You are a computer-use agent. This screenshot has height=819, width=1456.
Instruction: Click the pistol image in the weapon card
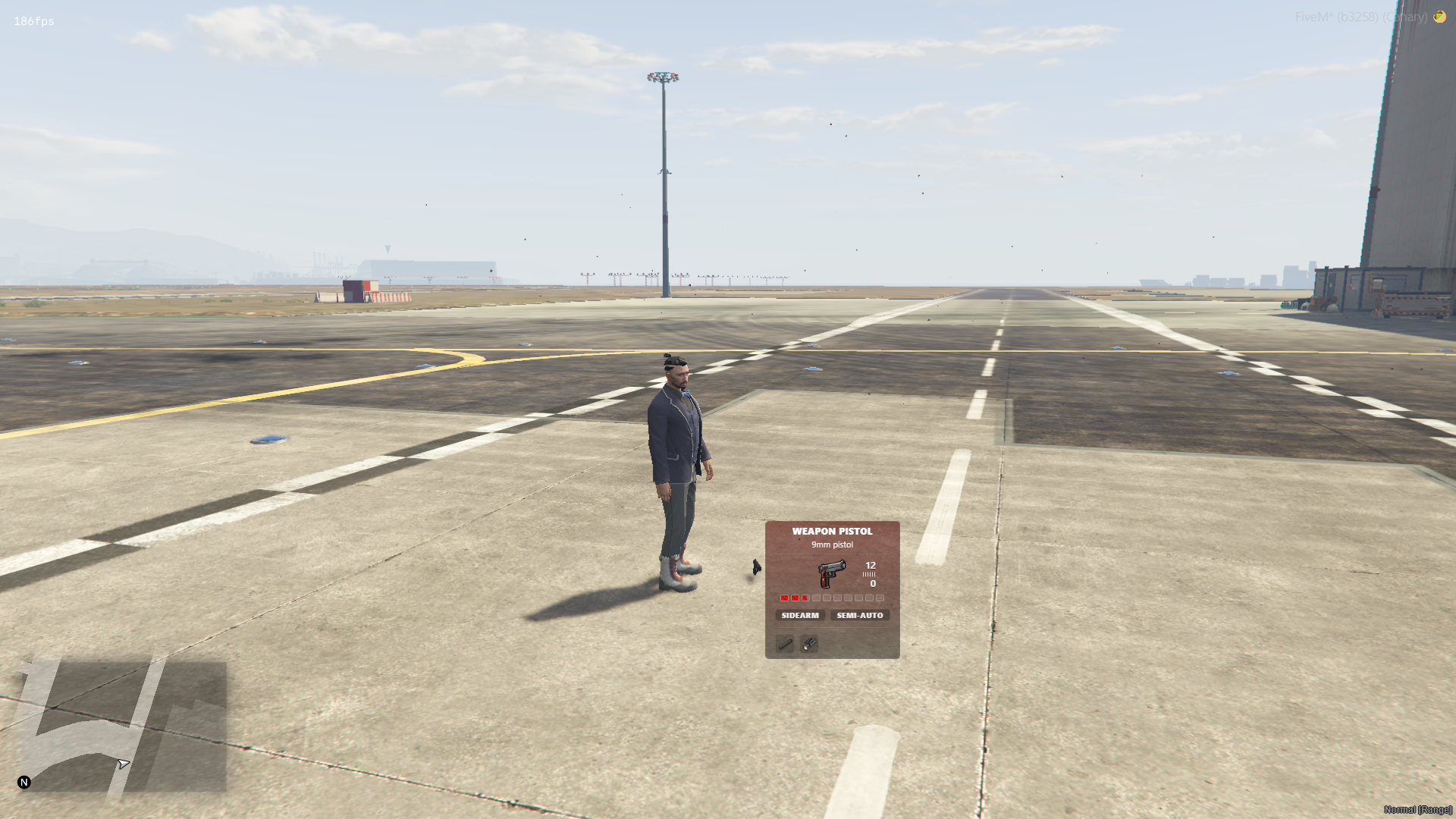click(x=831, y=574)
